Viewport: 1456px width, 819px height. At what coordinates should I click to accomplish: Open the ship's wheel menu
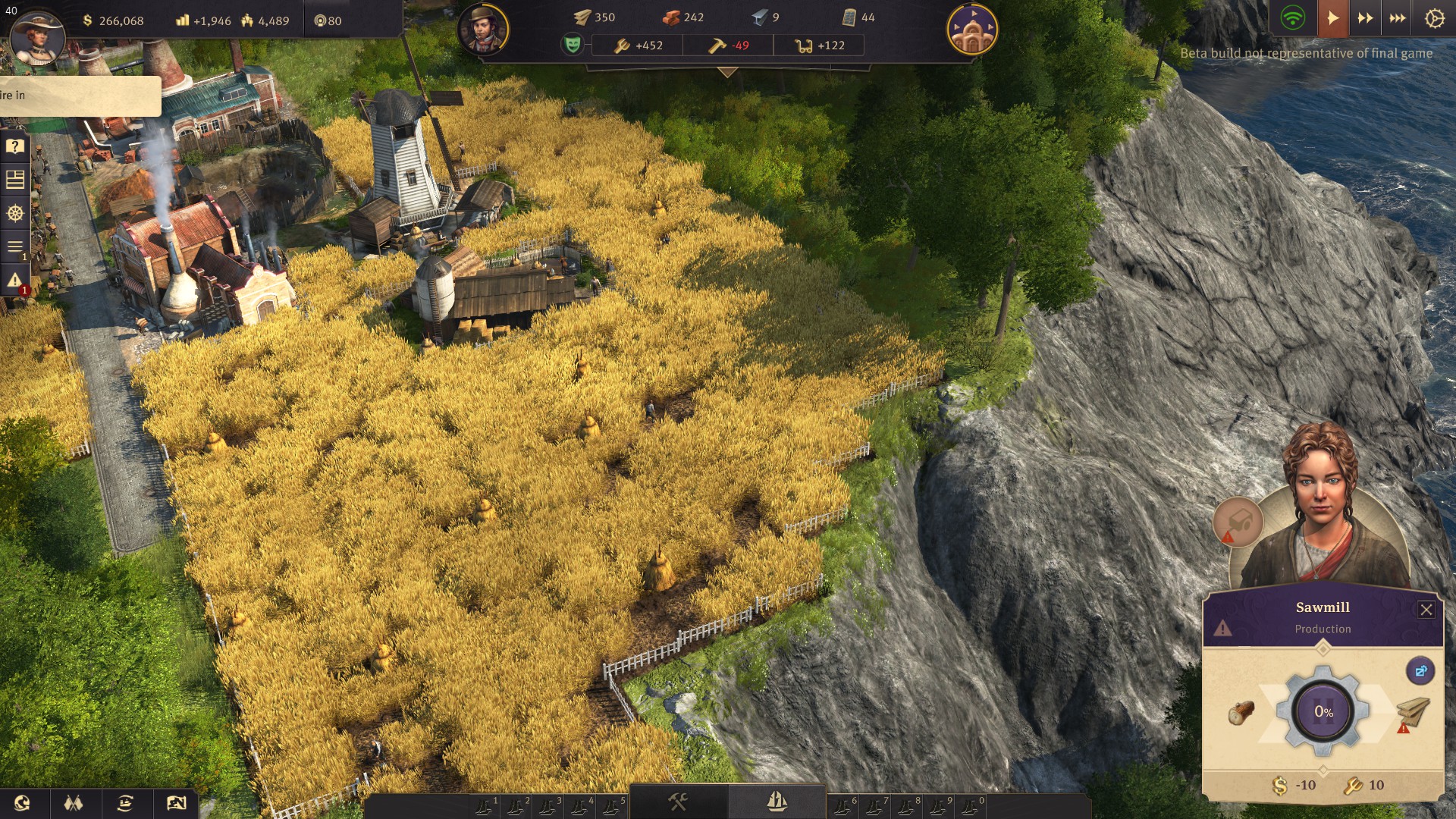pos(15,213)
